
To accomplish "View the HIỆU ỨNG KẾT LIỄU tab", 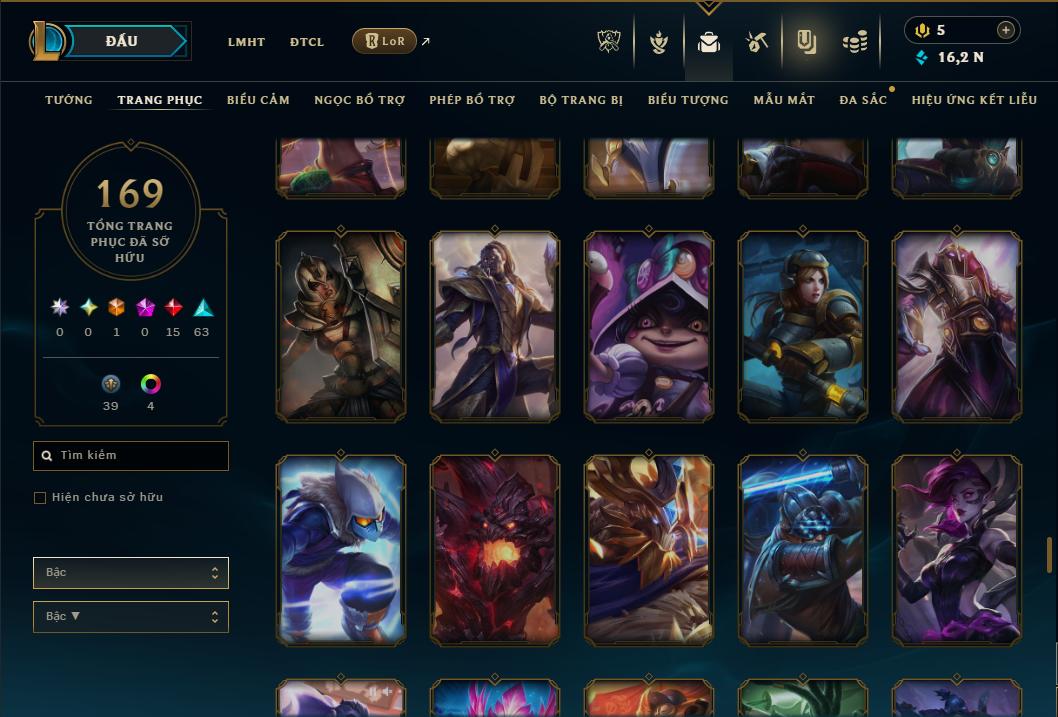I will tap(974, 100).
